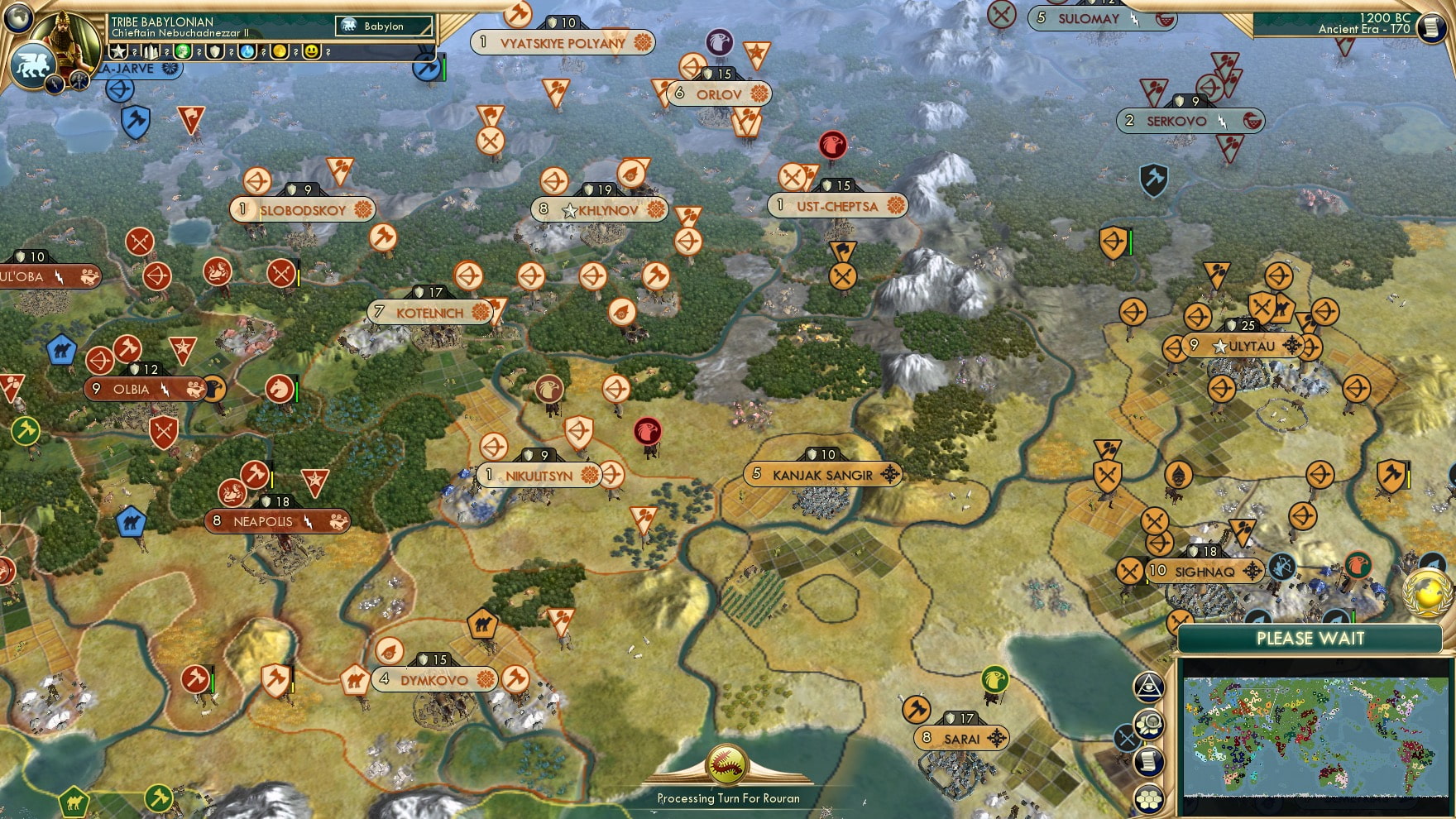The height and width of the screenshot is (819, 1456).
Task: Toggle the crossed-swords minimap overlay option
Action: (1128, 737)
